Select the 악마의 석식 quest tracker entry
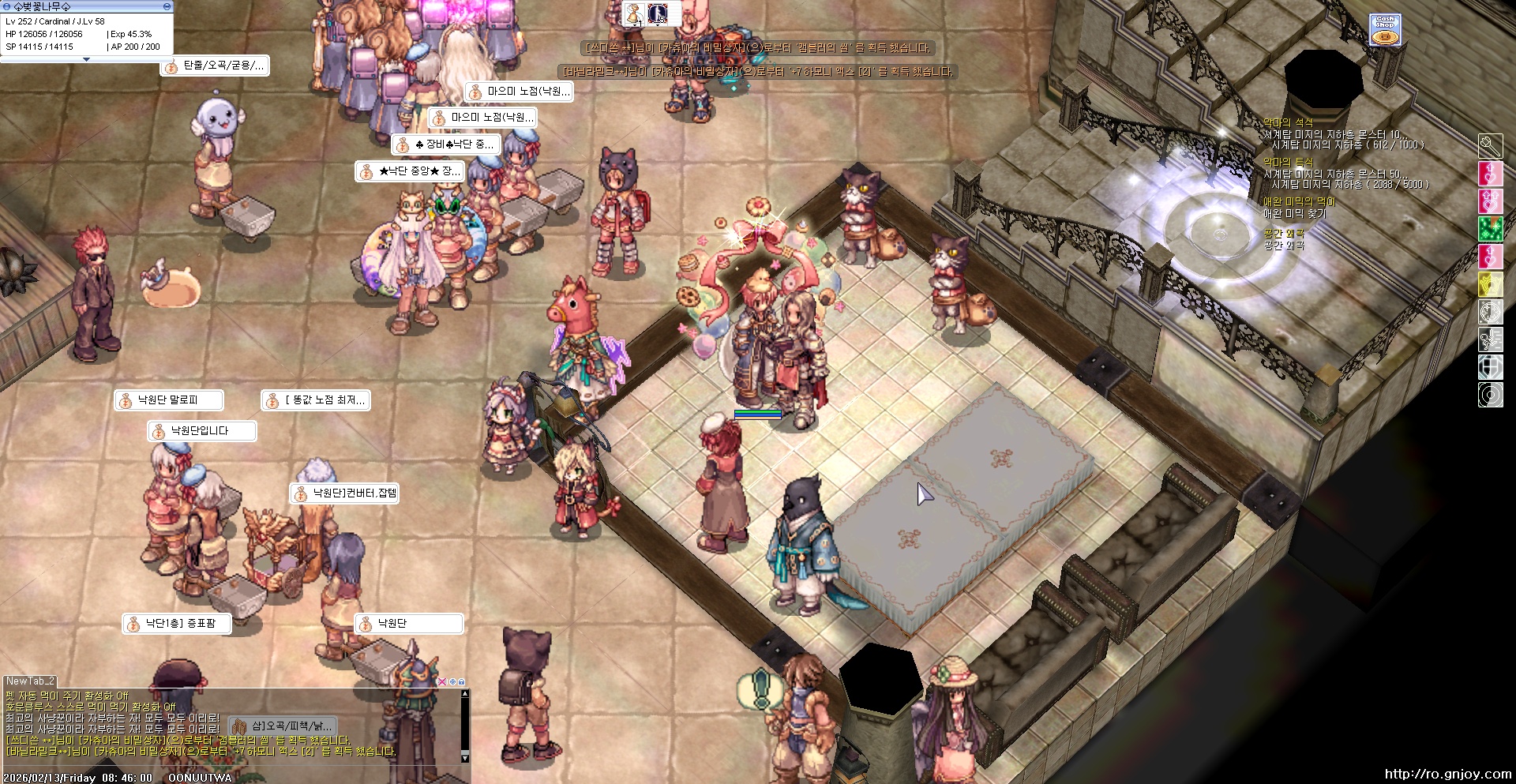 coord(1288,122)
